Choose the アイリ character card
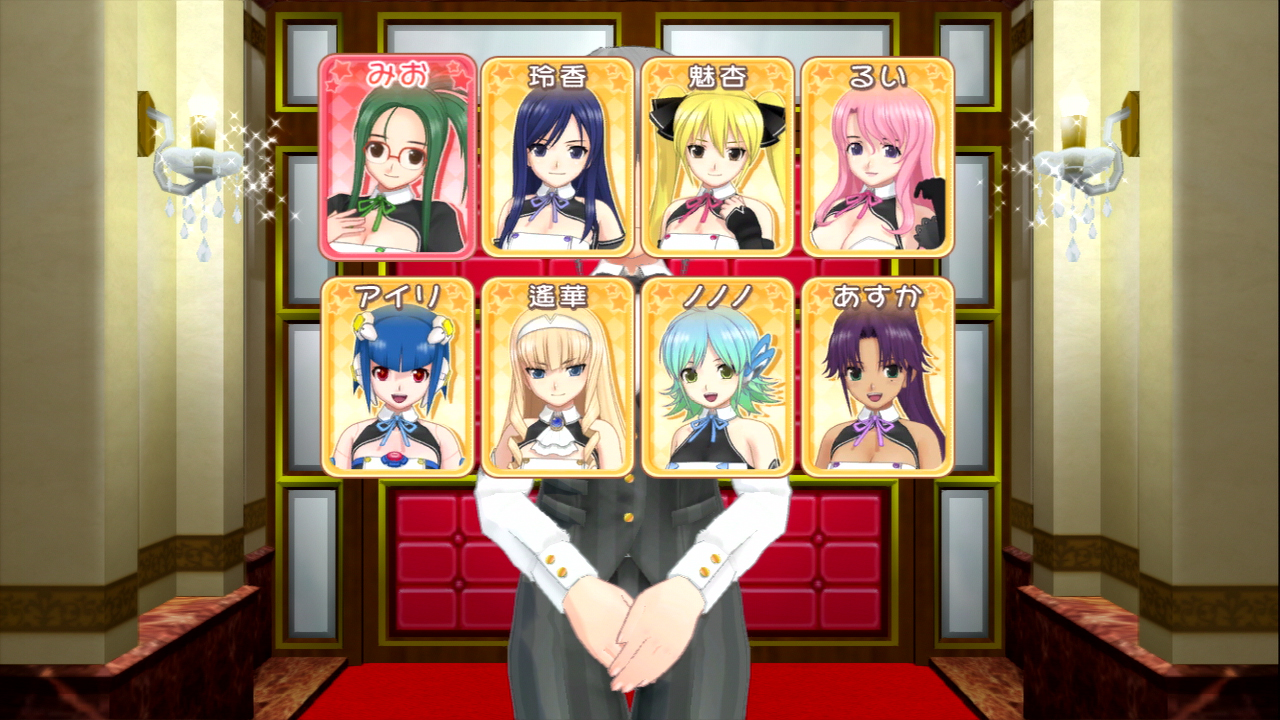The height and width of the screenshot is (720, 1280). [398, 377]
